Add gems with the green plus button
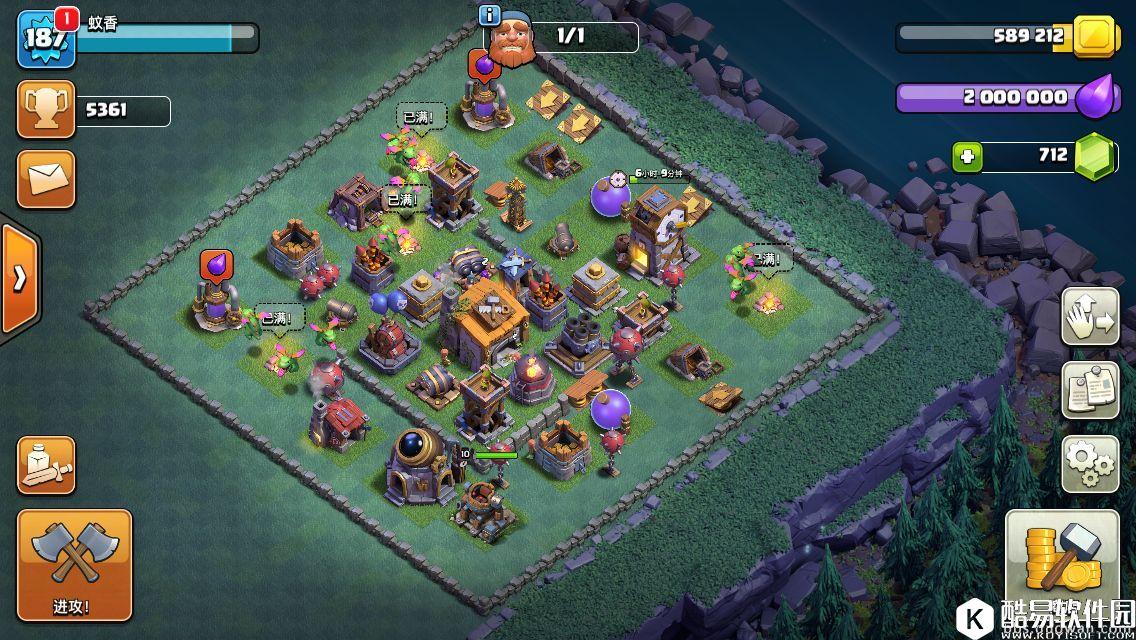The height and width of the screenshot is (640, 1136). click(x=967, y=157)
